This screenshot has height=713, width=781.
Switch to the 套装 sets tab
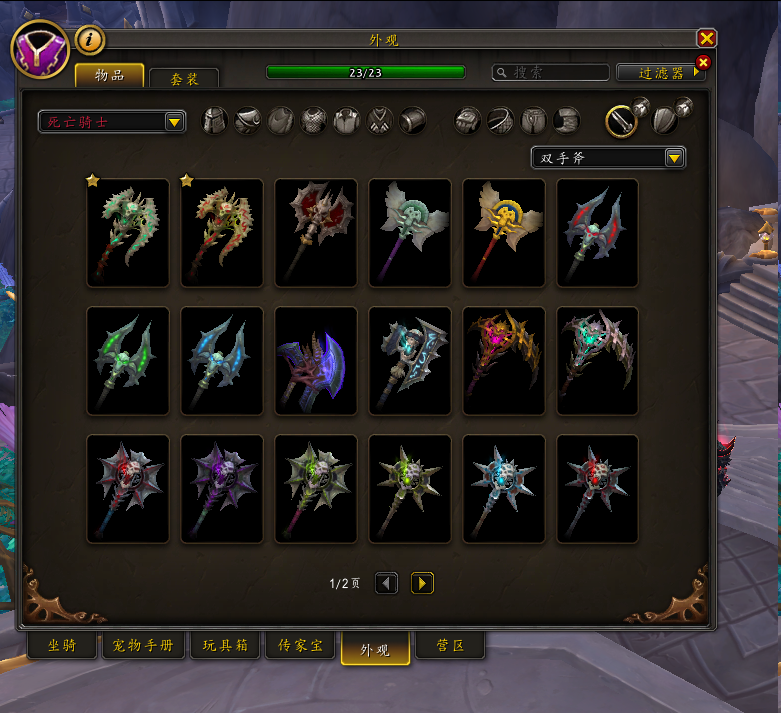click(x=183, y=77)
